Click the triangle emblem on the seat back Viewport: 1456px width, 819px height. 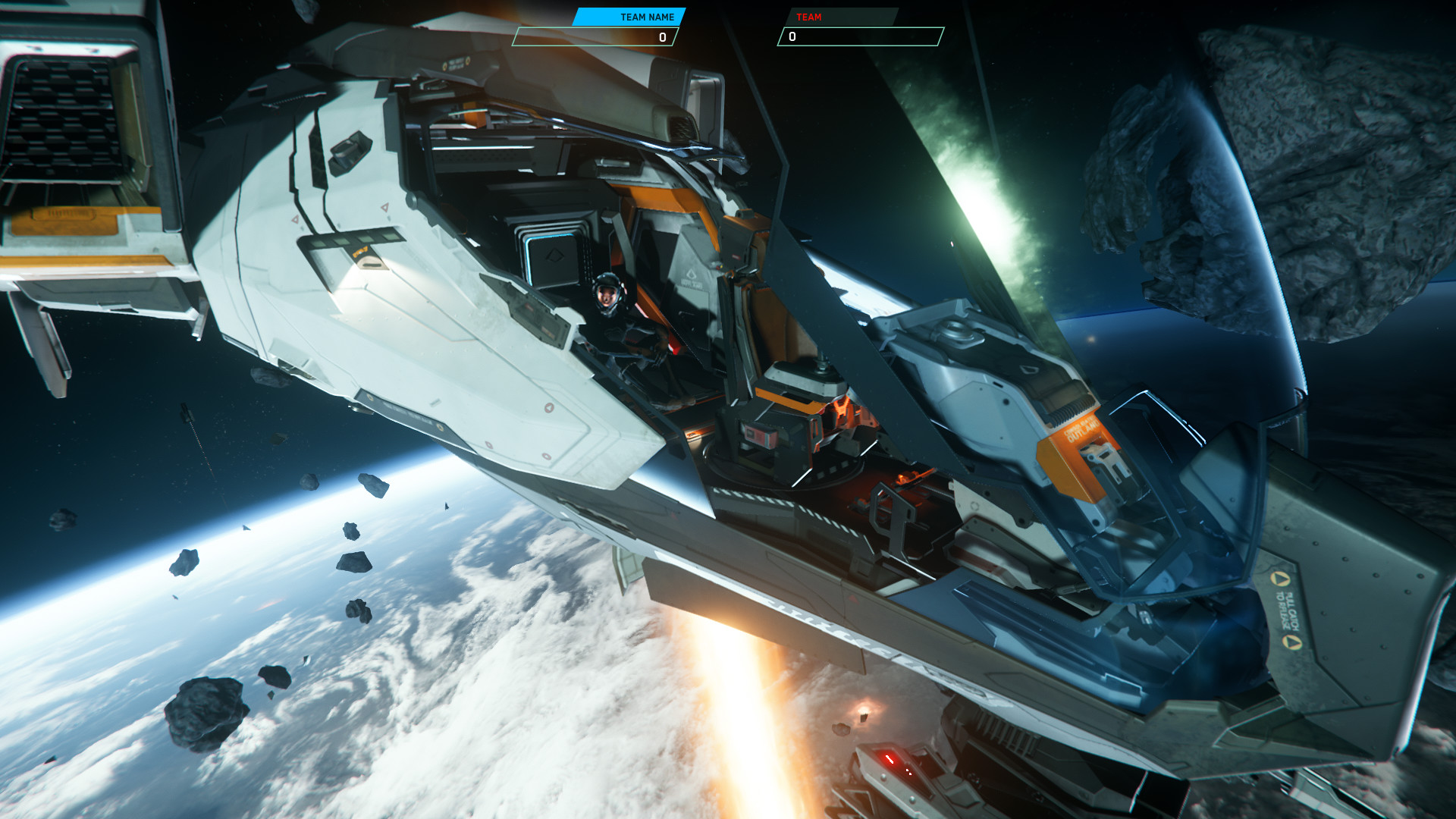tap(692, 273)
